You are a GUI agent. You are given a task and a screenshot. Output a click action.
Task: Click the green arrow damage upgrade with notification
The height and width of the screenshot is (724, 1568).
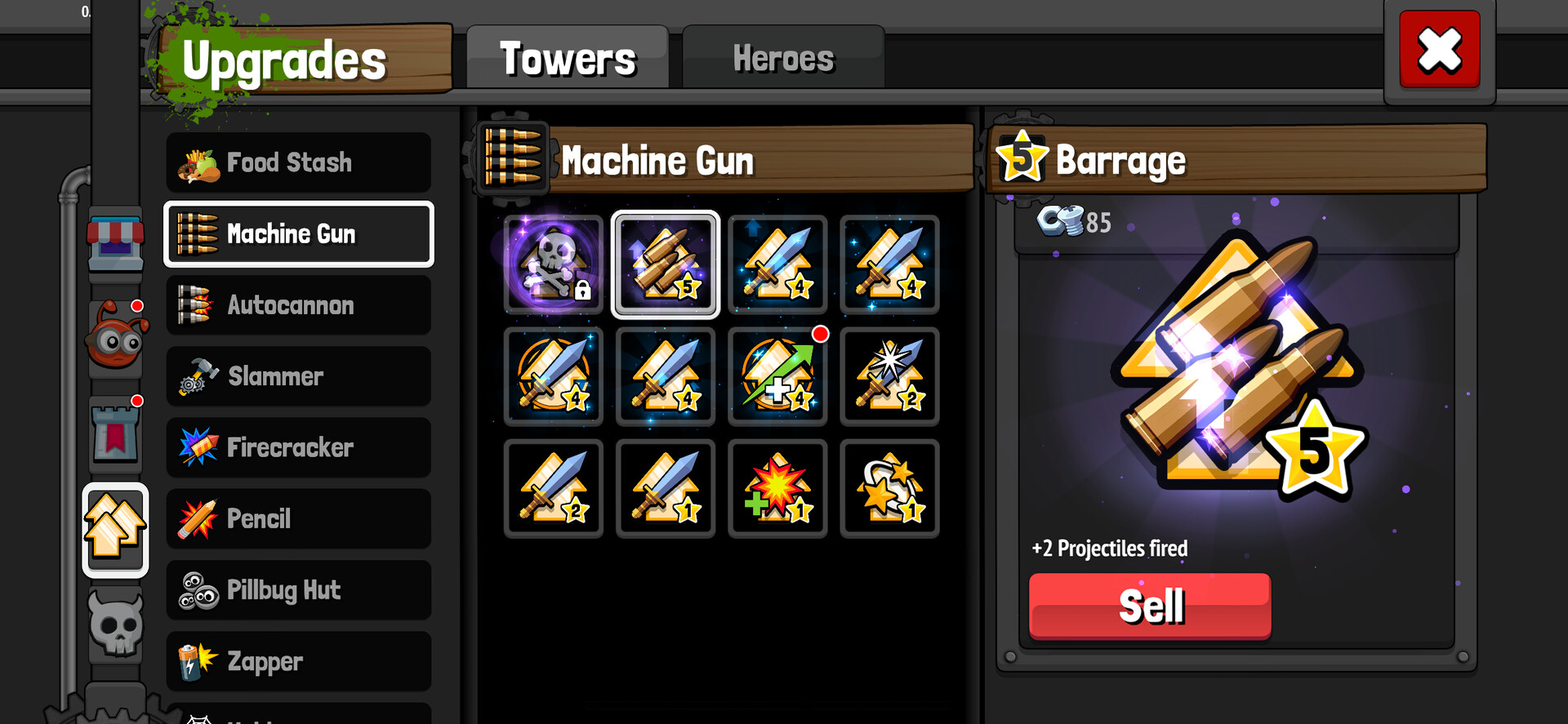coord(777,376)
